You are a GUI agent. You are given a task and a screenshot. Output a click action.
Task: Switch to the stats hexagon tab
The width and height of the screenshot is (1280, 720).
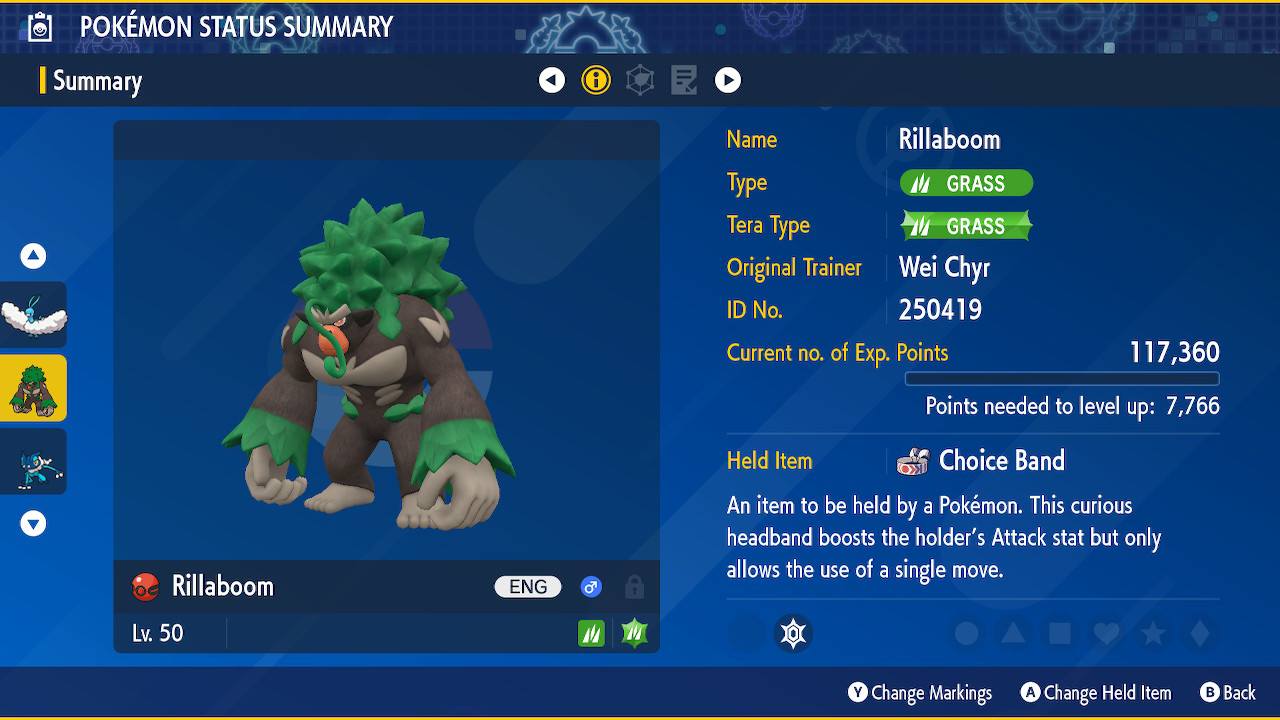click(640, 80)
